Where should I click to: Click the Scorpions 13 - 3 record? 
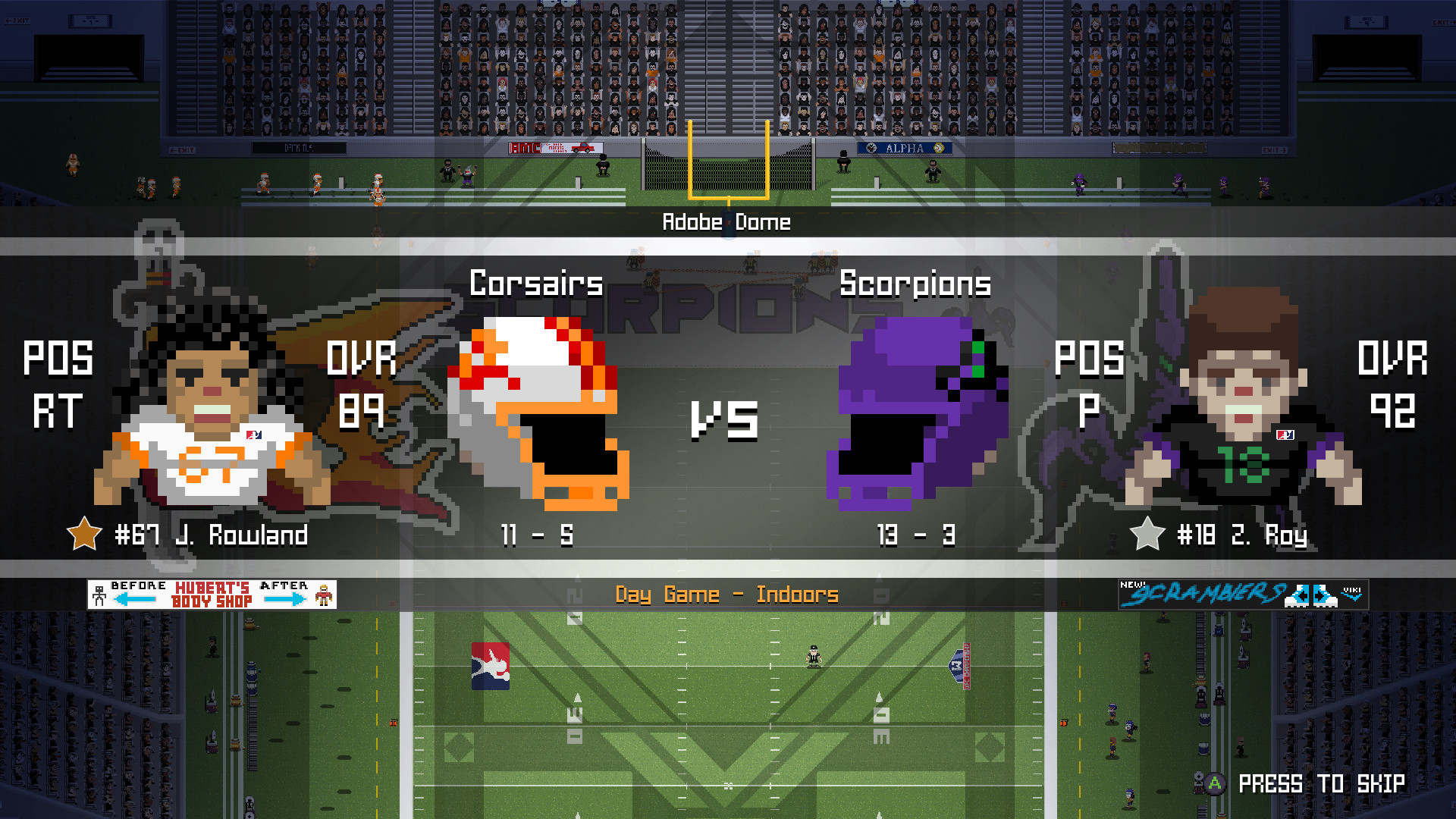tap(915, 536)
